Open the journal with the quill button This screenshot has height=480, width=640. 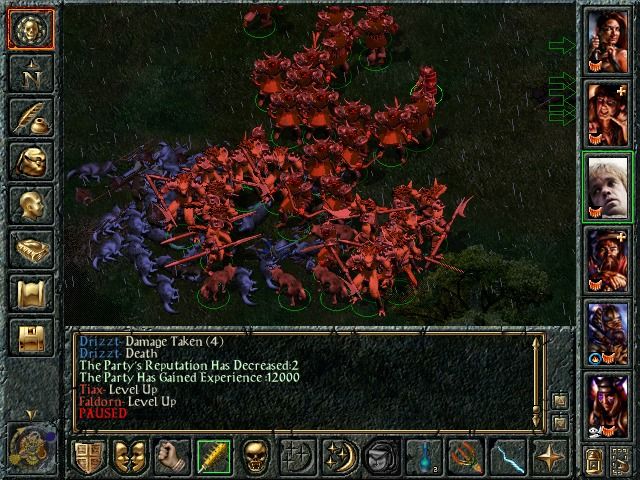pyautogui.click(x=30, y=117)
